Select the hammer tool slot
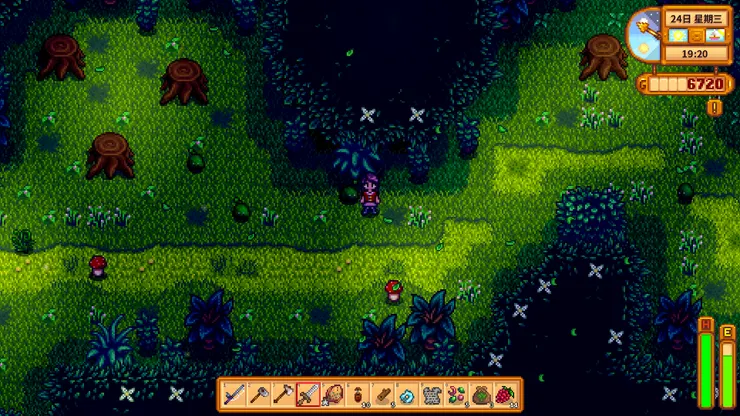 [258, 395]
